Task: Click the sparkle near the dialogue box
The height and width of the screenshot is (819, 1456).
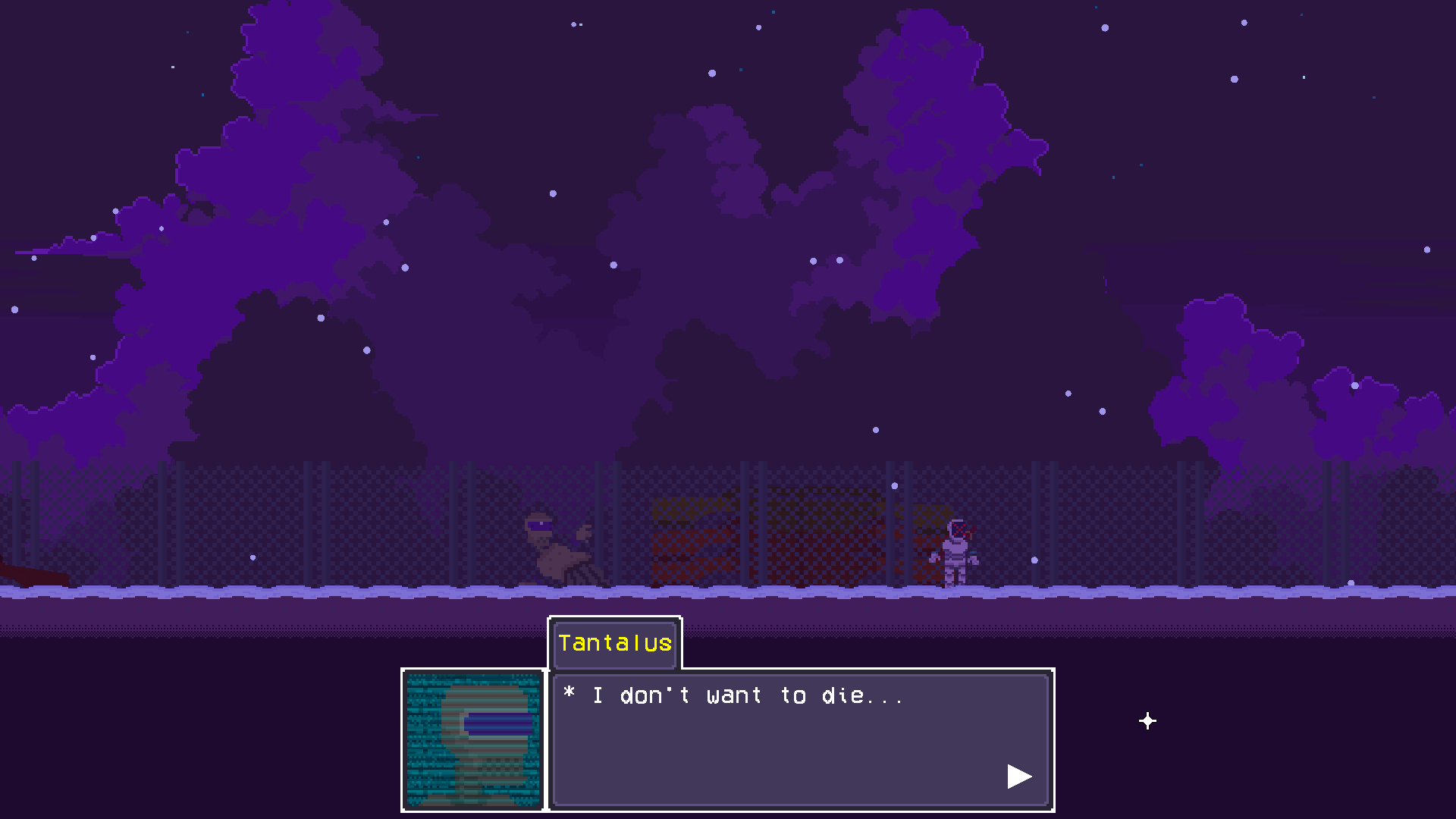Action: click(1147, 721)
